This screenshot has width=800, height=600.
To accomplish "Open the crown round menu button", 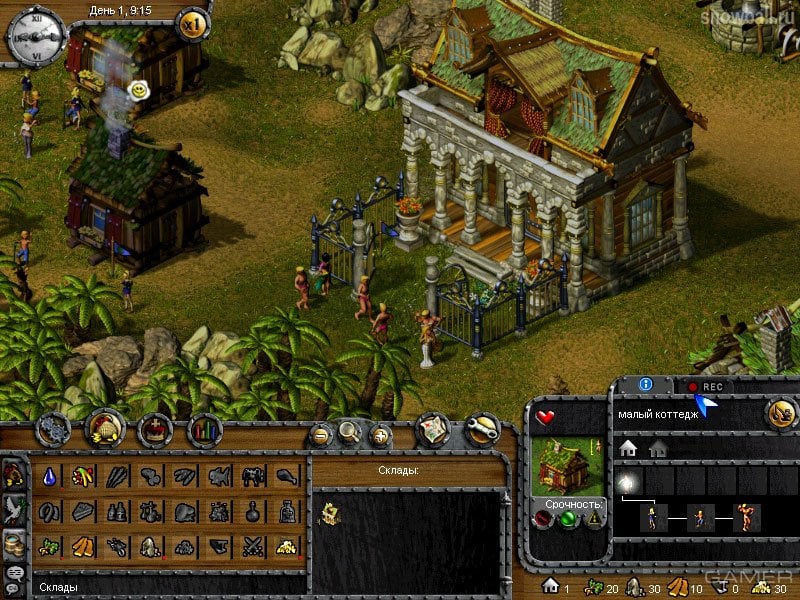I will pyautogui.click(x=155, y=431).
